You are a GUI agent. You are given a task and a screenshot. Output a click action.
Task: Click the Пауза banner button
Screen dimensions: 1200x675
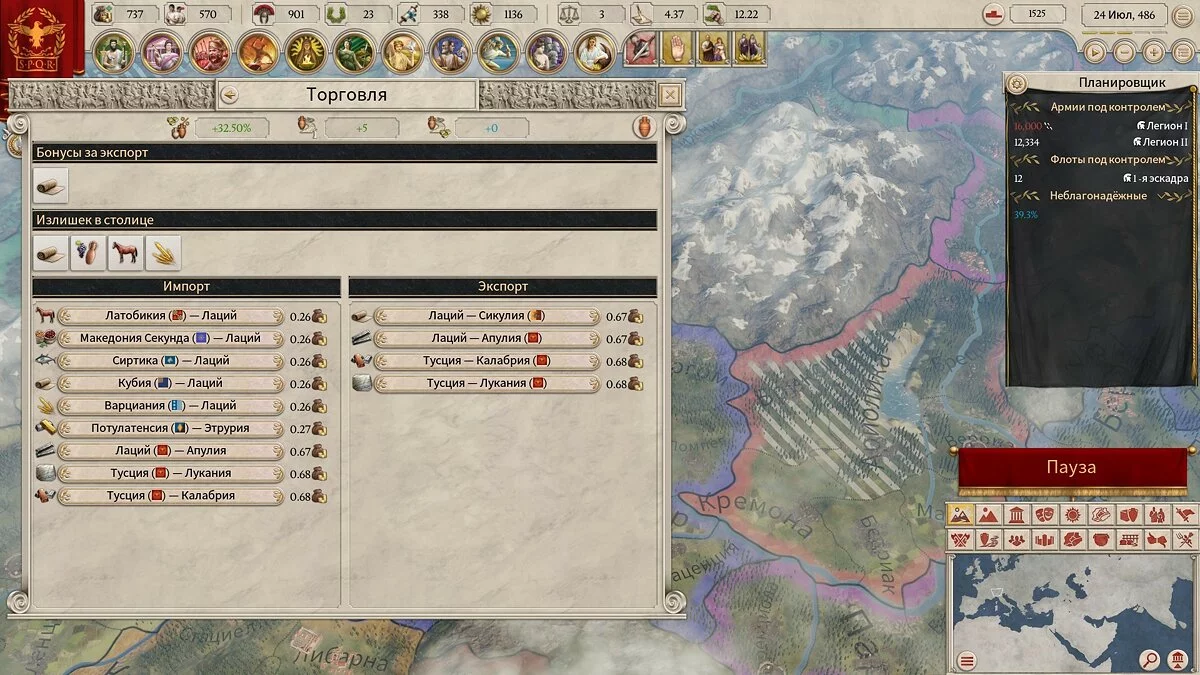pos(1071,468)
